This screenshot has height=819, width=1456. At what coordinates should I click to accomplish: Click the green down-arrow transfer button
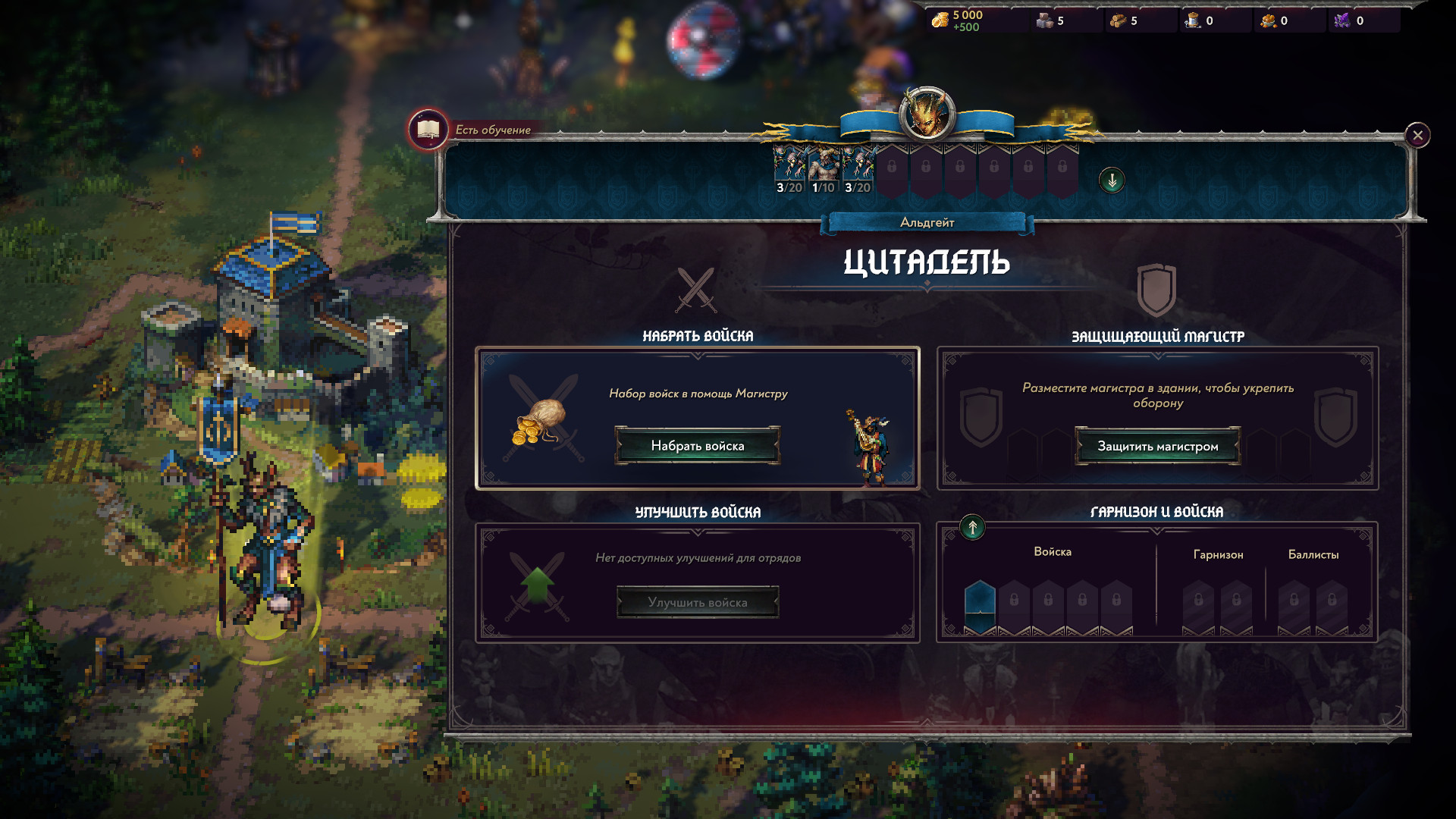pos(1112,180)
